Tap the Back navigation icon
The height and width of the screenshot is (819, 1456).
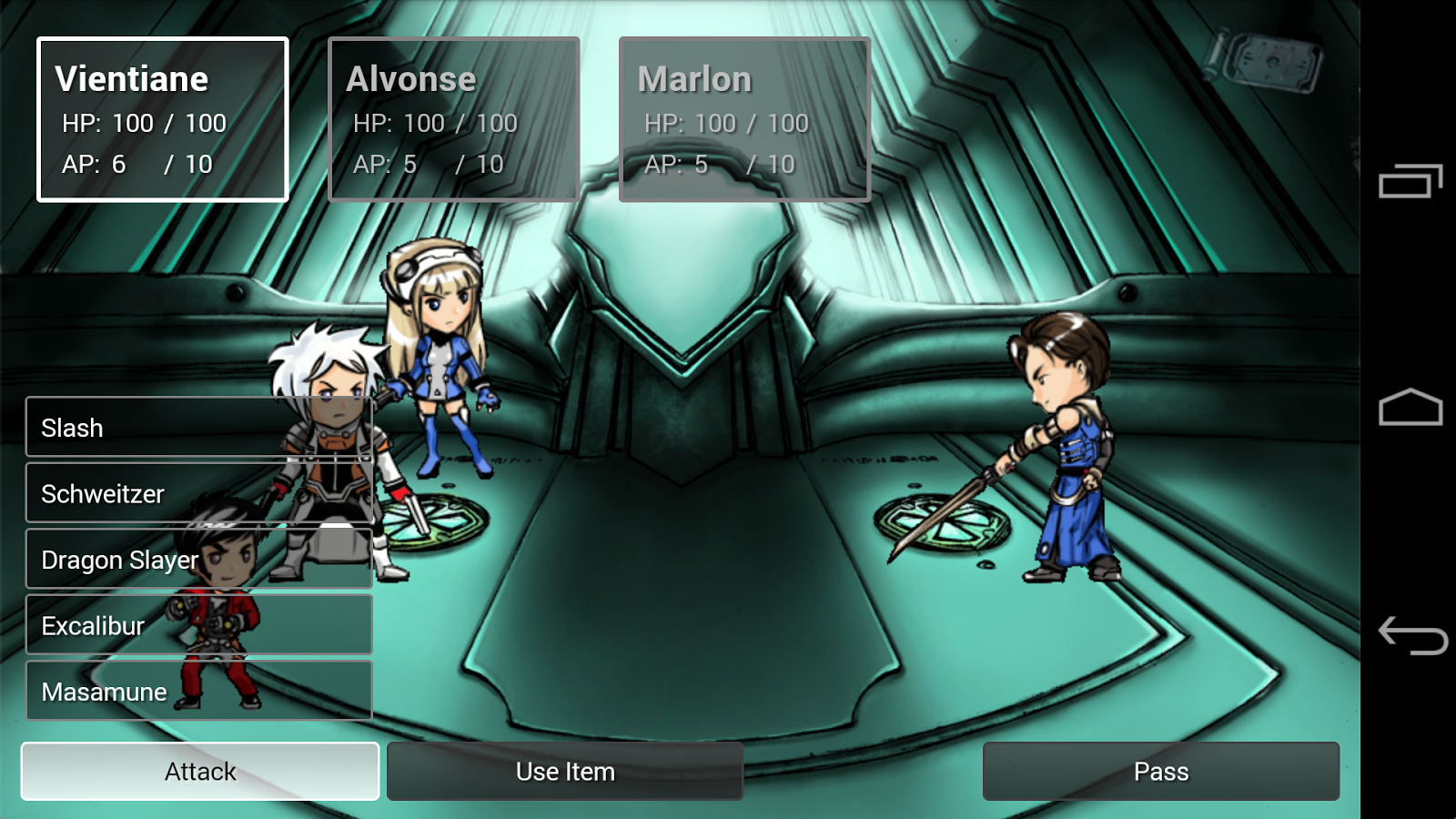(x=1409, y=637)
